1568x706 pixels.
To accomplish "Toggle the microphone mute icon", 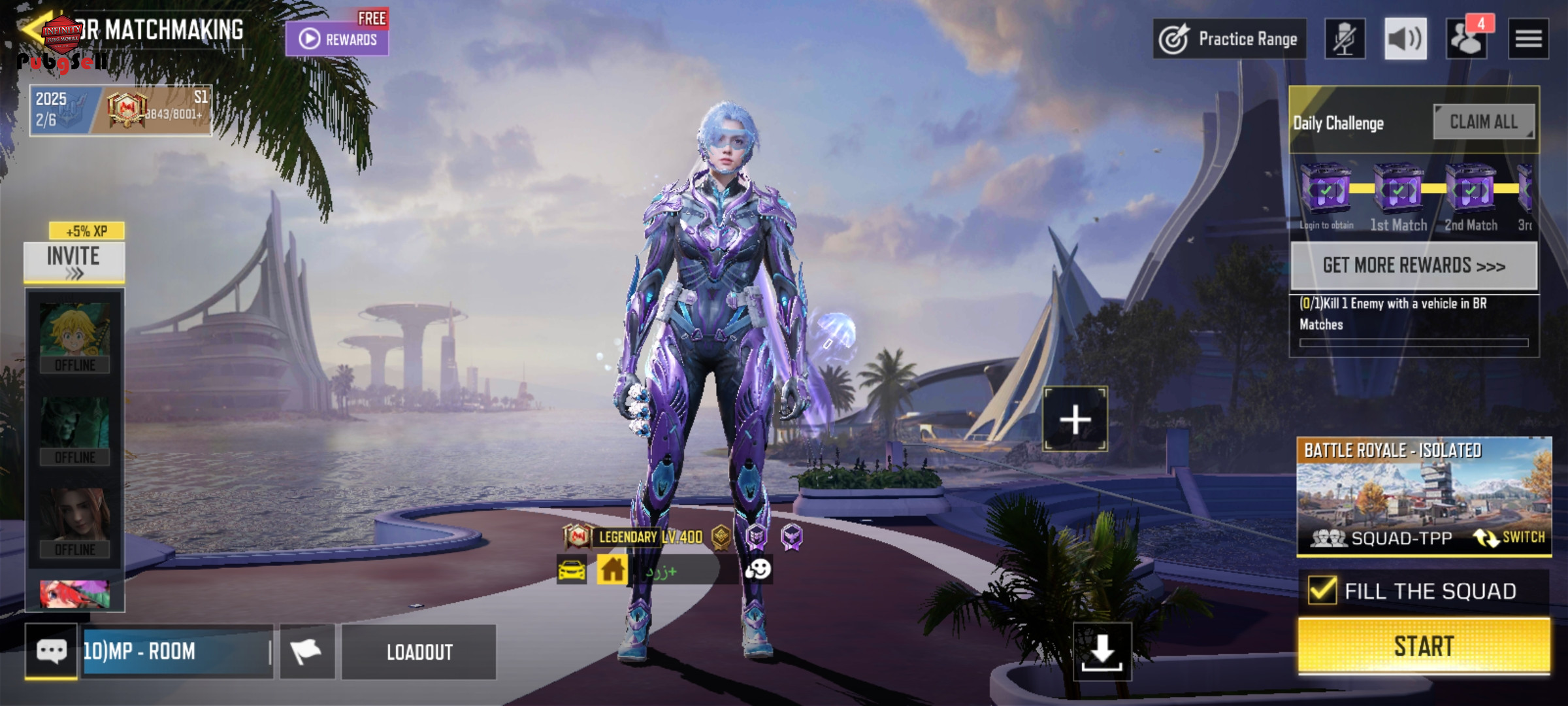I will 1344,39.
